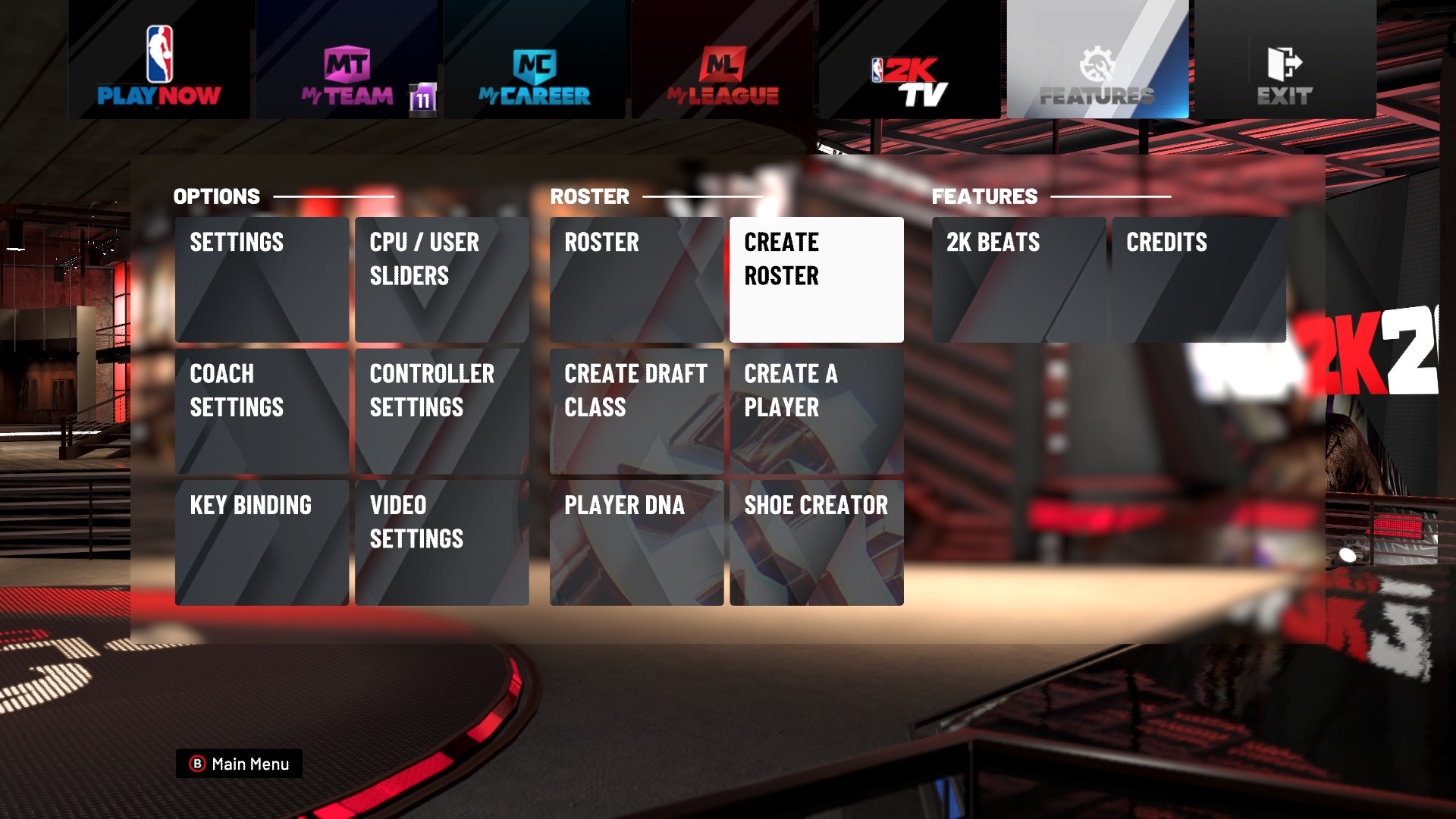The image size is (1456, 819).
Task: Start Create A Player
Action: [817, 409]
